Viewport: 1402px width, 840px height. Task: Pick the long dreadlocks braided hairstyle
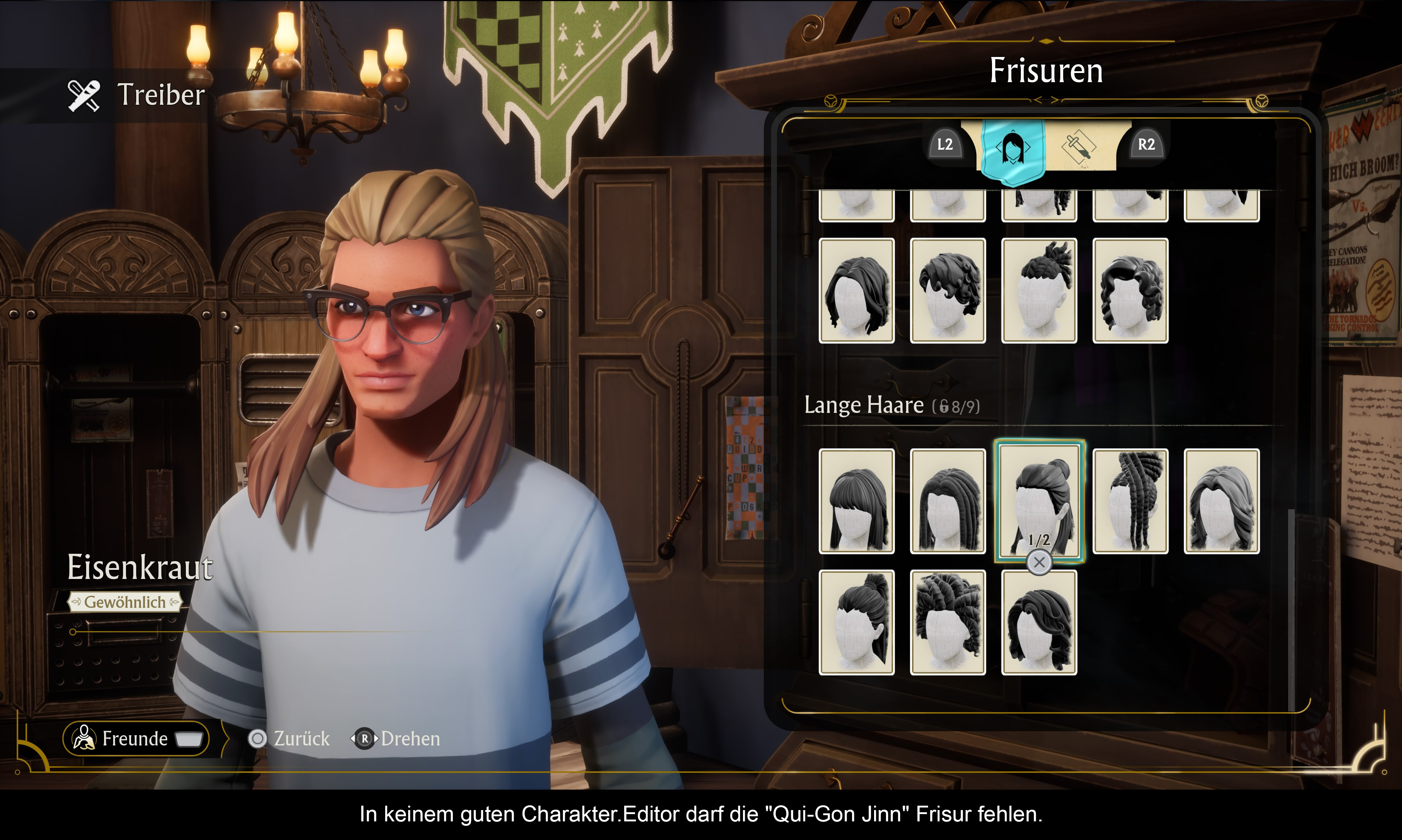tap(1130, 501)
